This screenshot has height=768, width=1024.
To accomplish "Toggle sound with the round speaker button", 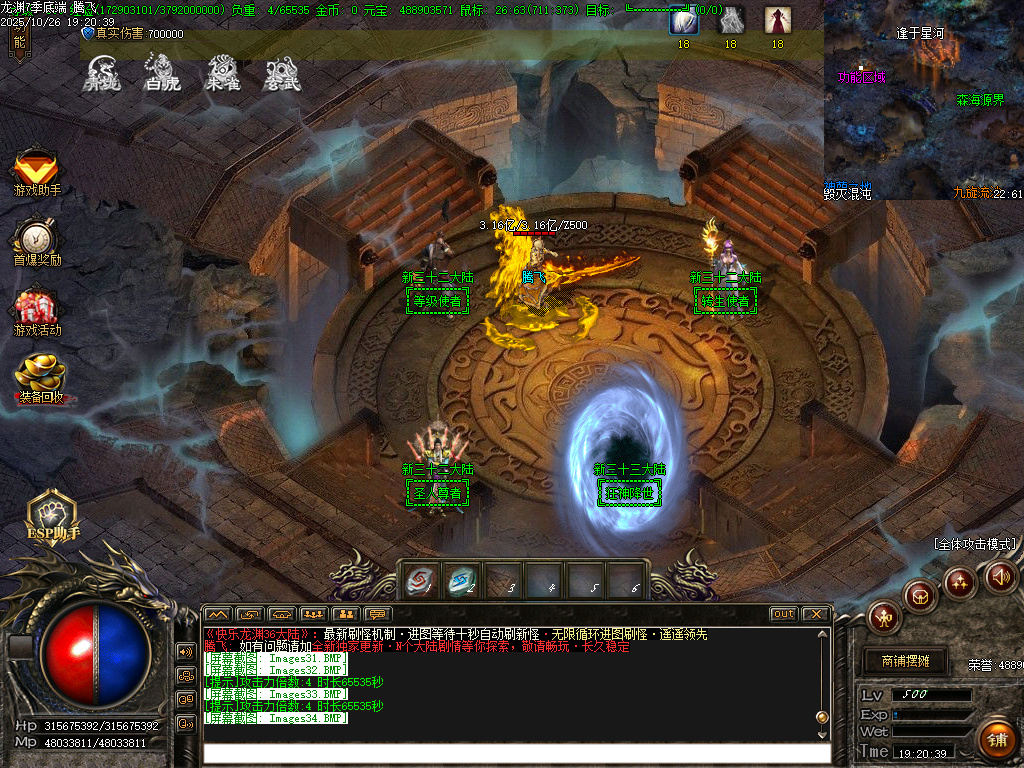I will pos(1000,576).
